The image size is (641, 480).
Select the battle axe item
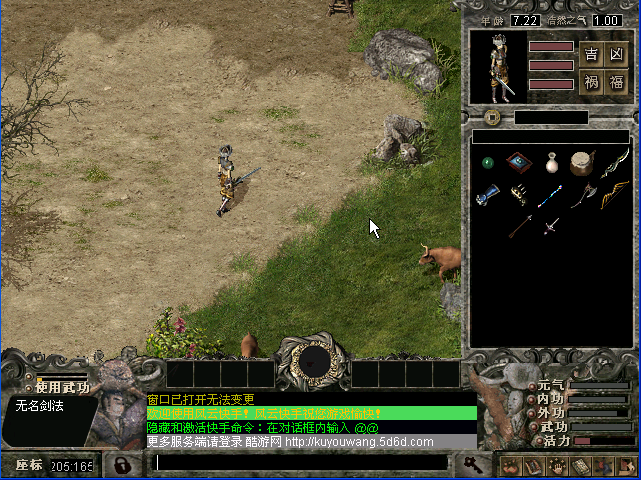coord(583,195)
